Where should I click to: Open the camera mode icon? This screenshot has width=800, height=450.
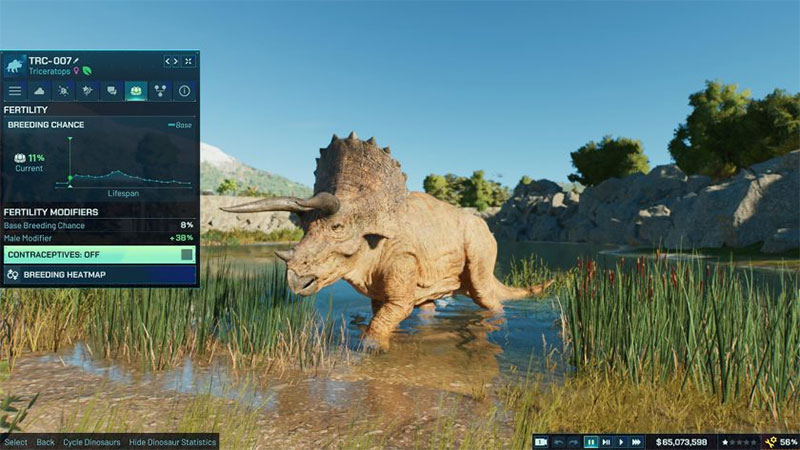541,441
